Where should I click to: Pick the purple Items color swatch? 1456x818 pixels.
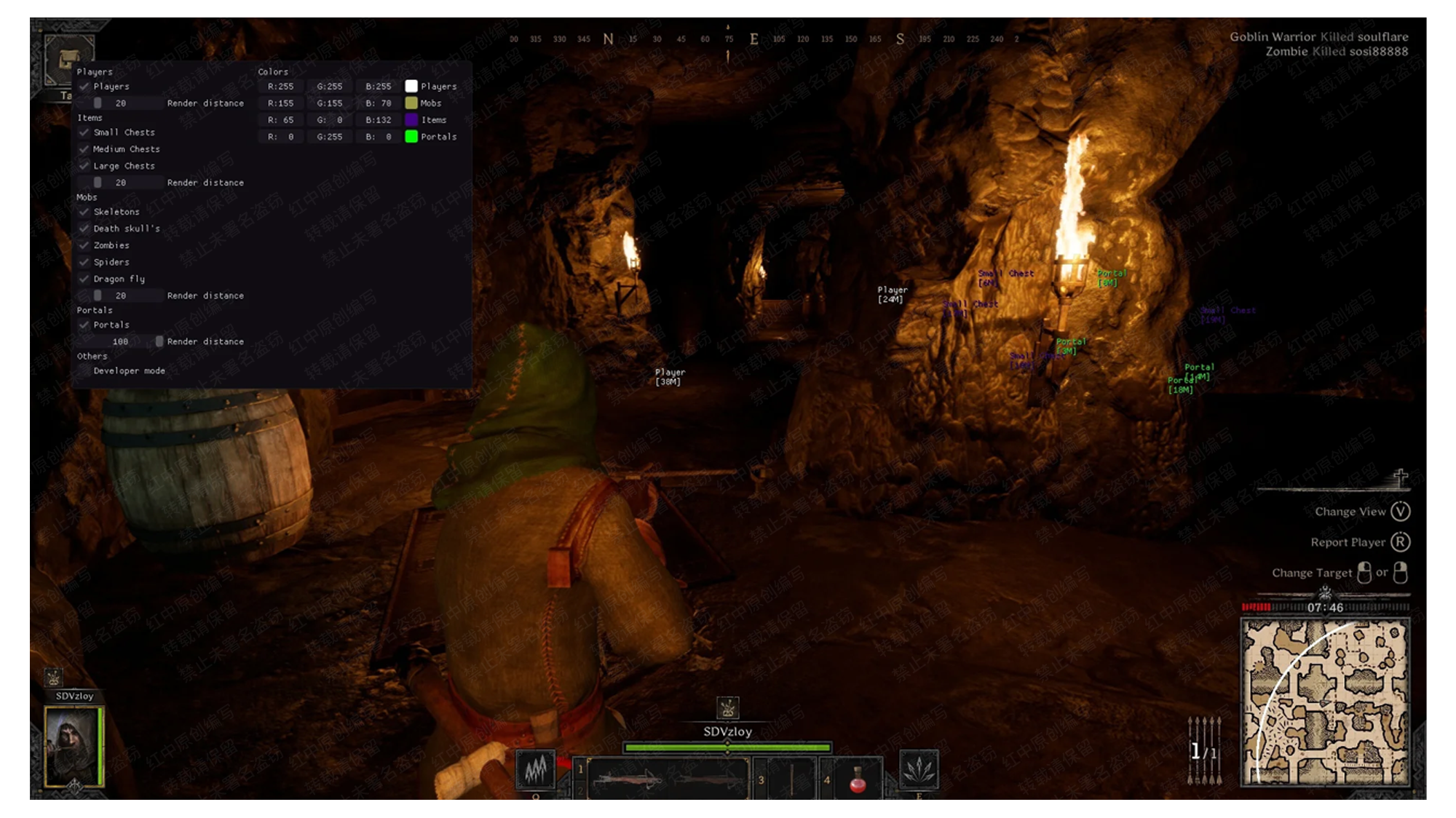(x=411, y=120)
